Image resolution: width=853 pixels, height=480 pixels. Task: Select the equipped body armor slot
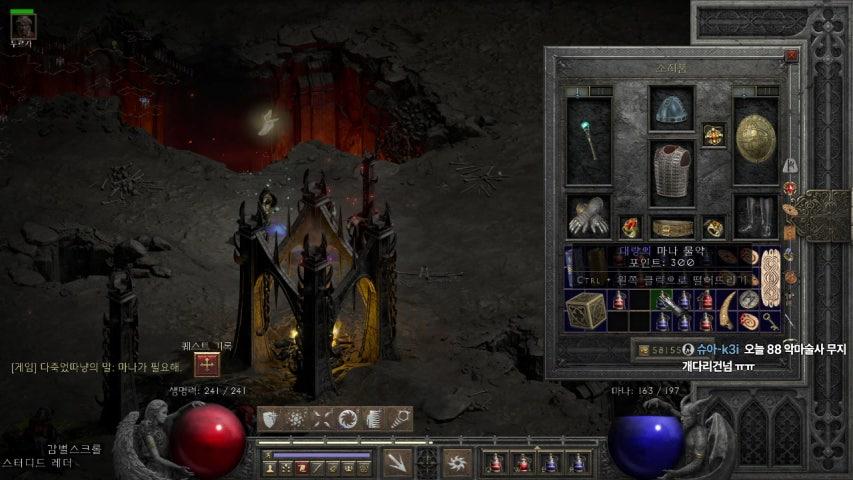pyautogui.click(x=672, y=172)
